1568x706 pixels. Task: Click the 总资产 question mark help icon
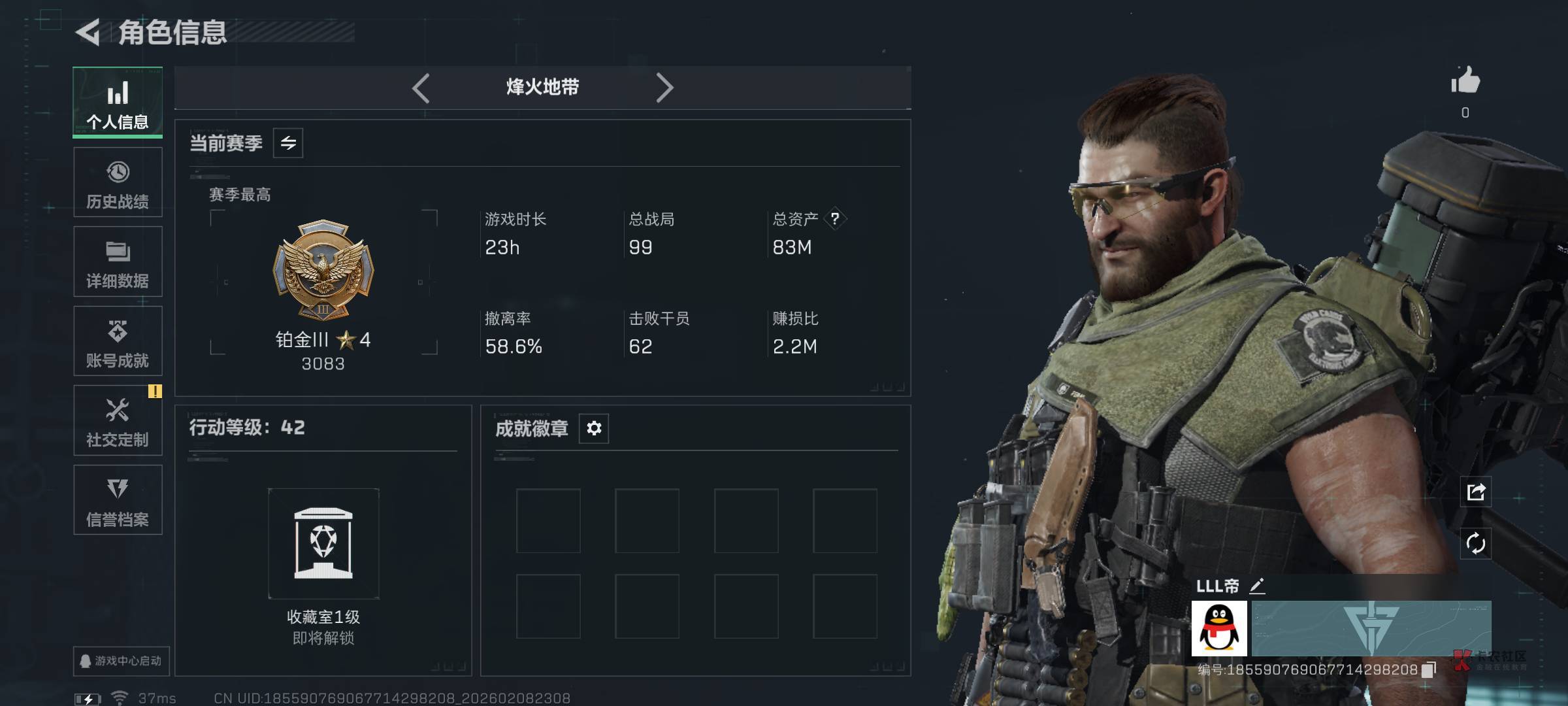(x=835, y=219)
